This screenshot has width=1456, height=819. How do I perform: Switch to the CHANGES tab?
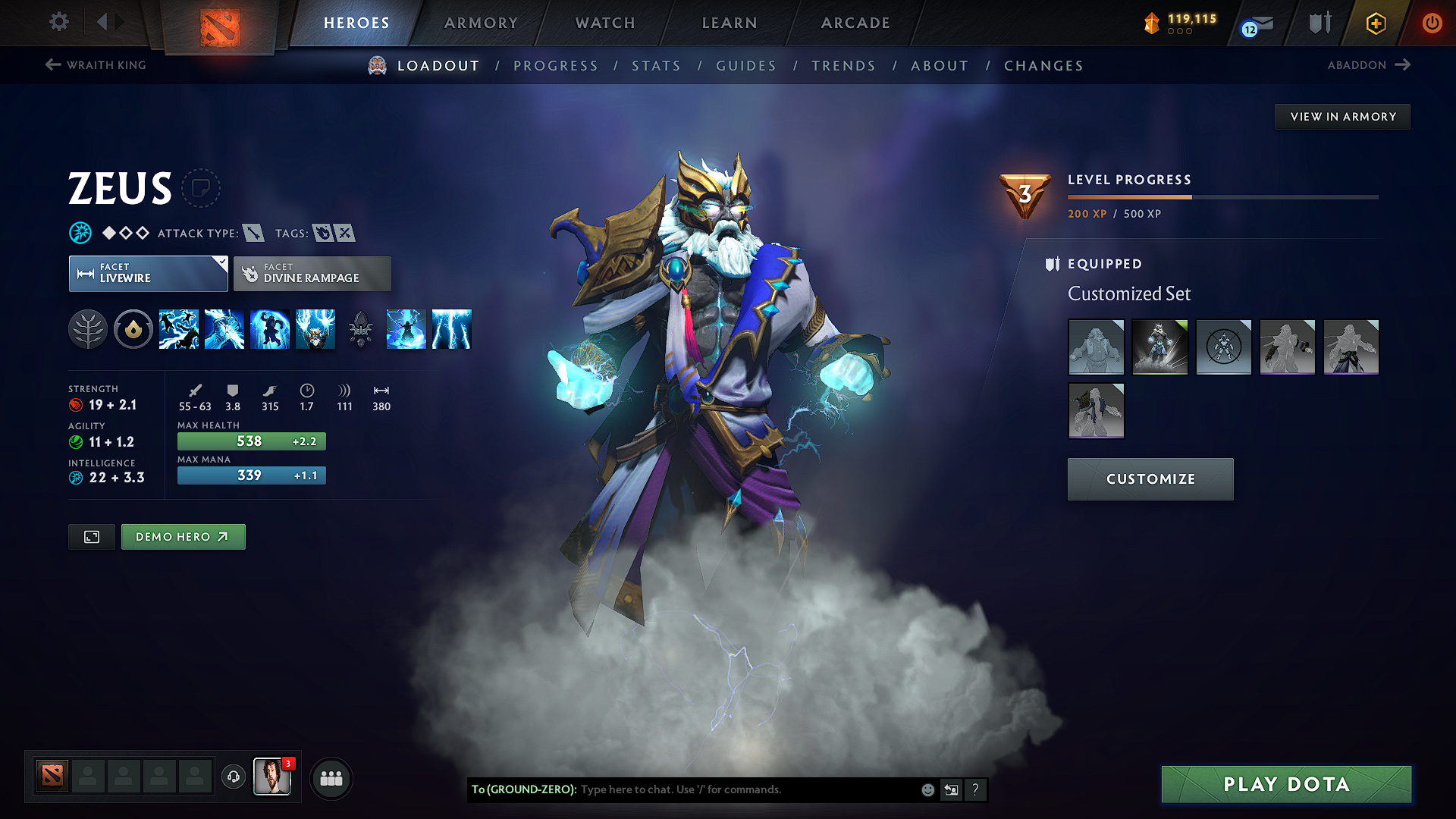pos(1043,65)
